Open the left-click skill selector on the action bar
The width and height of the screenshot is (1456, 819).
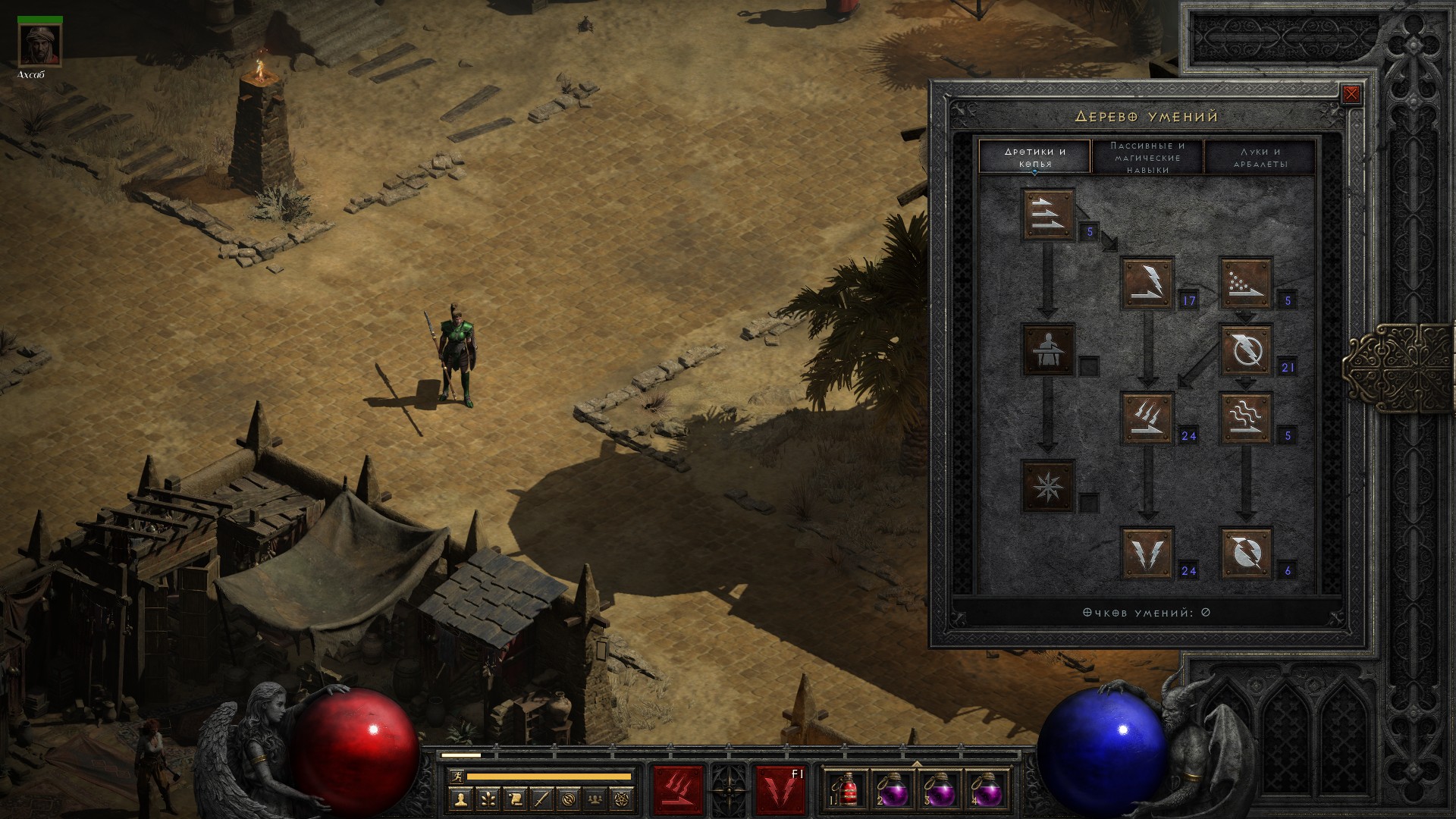[678, 789]
